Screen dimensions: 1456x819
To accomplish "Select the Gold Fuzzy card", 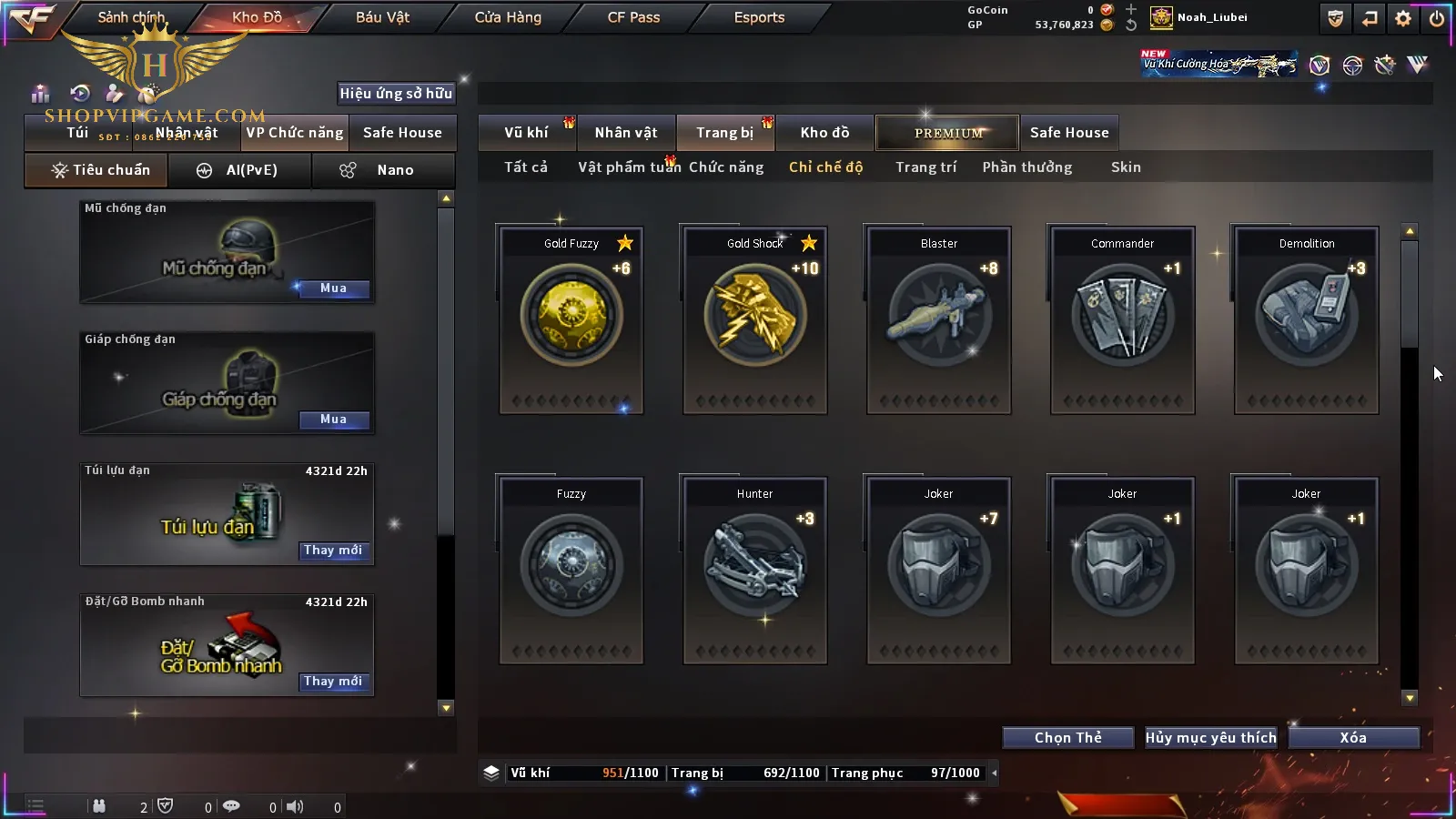I will (x=571, y=319).
